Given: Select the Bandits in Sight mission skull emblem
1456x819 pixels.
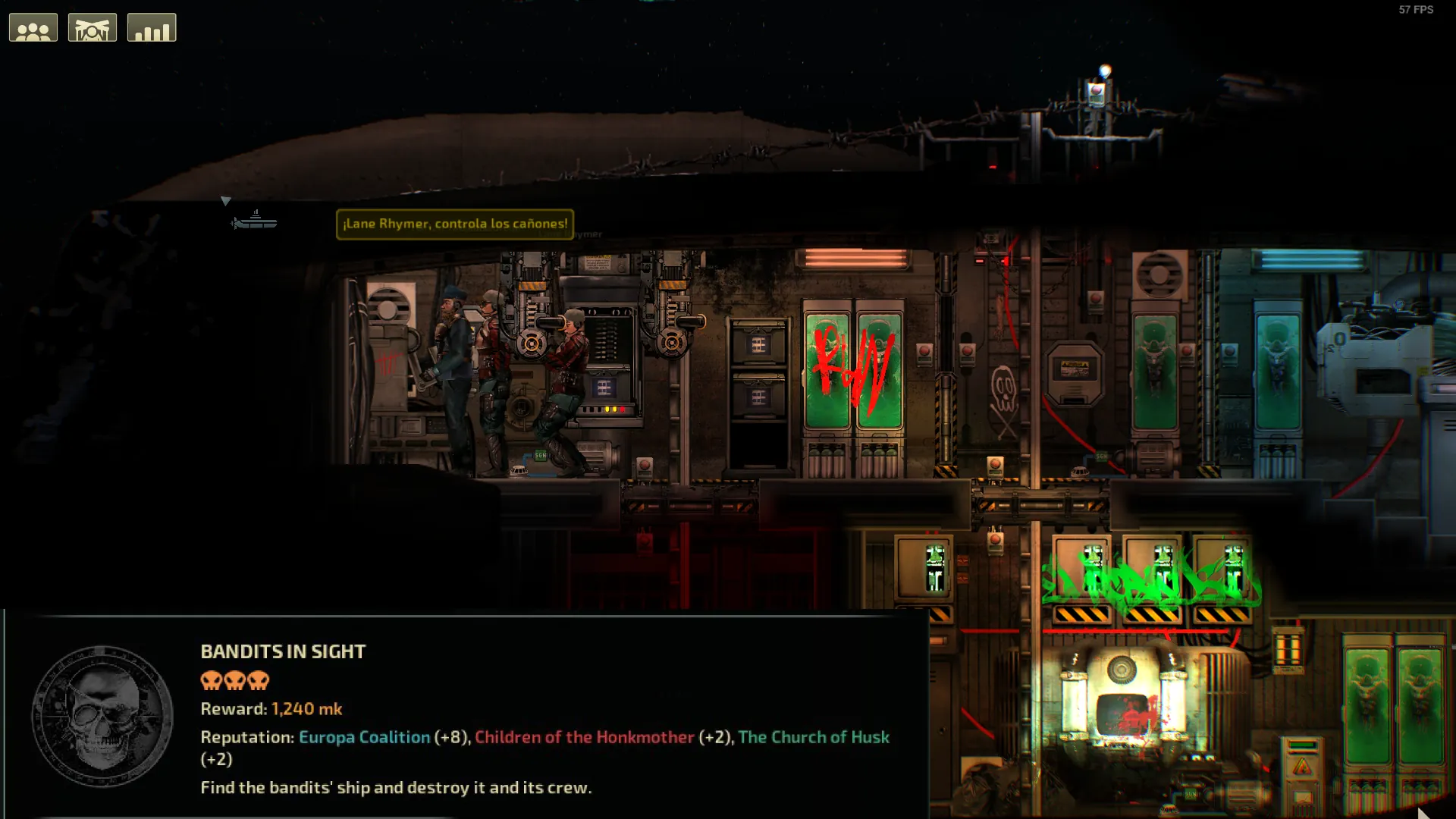Looking at the screenshot, I should coord(102,717).
